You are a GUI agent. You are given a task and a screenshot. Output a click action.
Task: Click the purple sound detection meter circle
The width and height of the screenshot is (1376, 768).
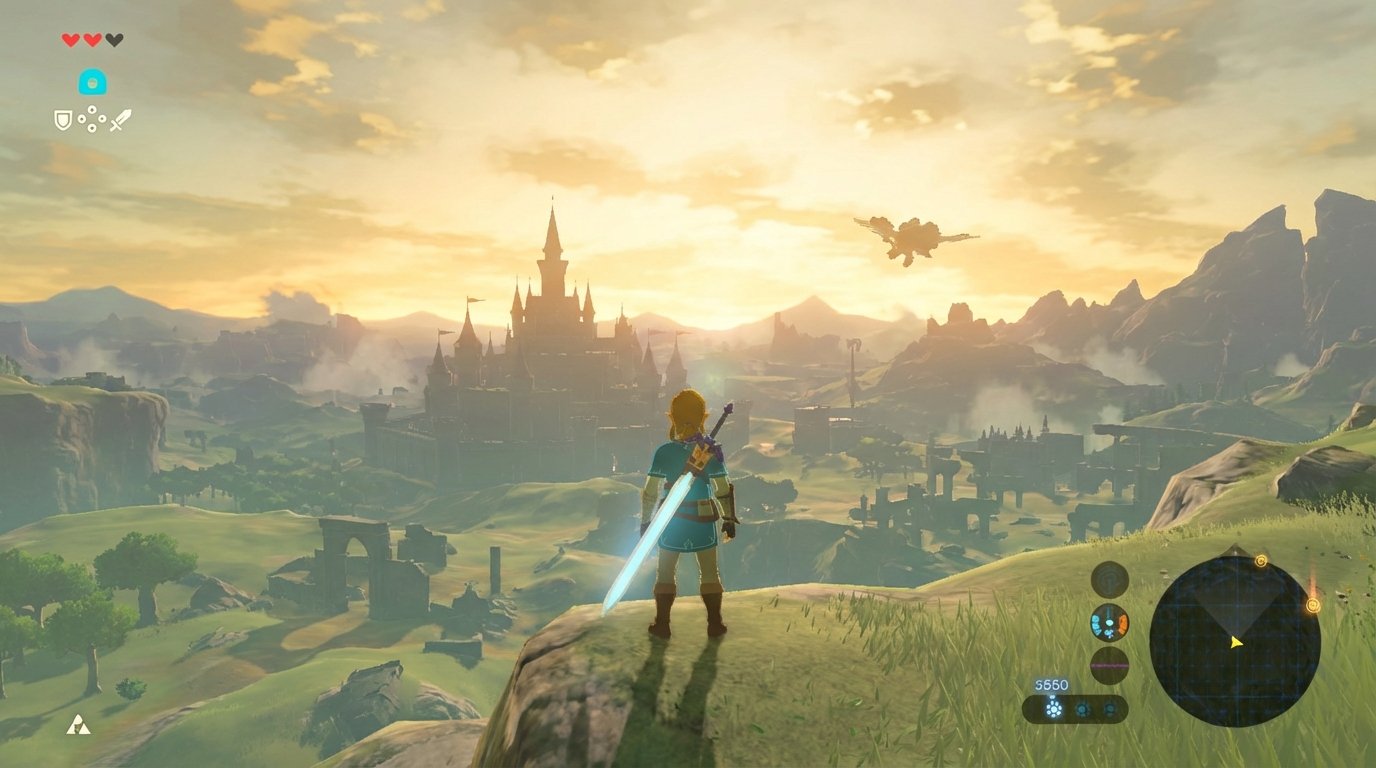(1109, 665)
